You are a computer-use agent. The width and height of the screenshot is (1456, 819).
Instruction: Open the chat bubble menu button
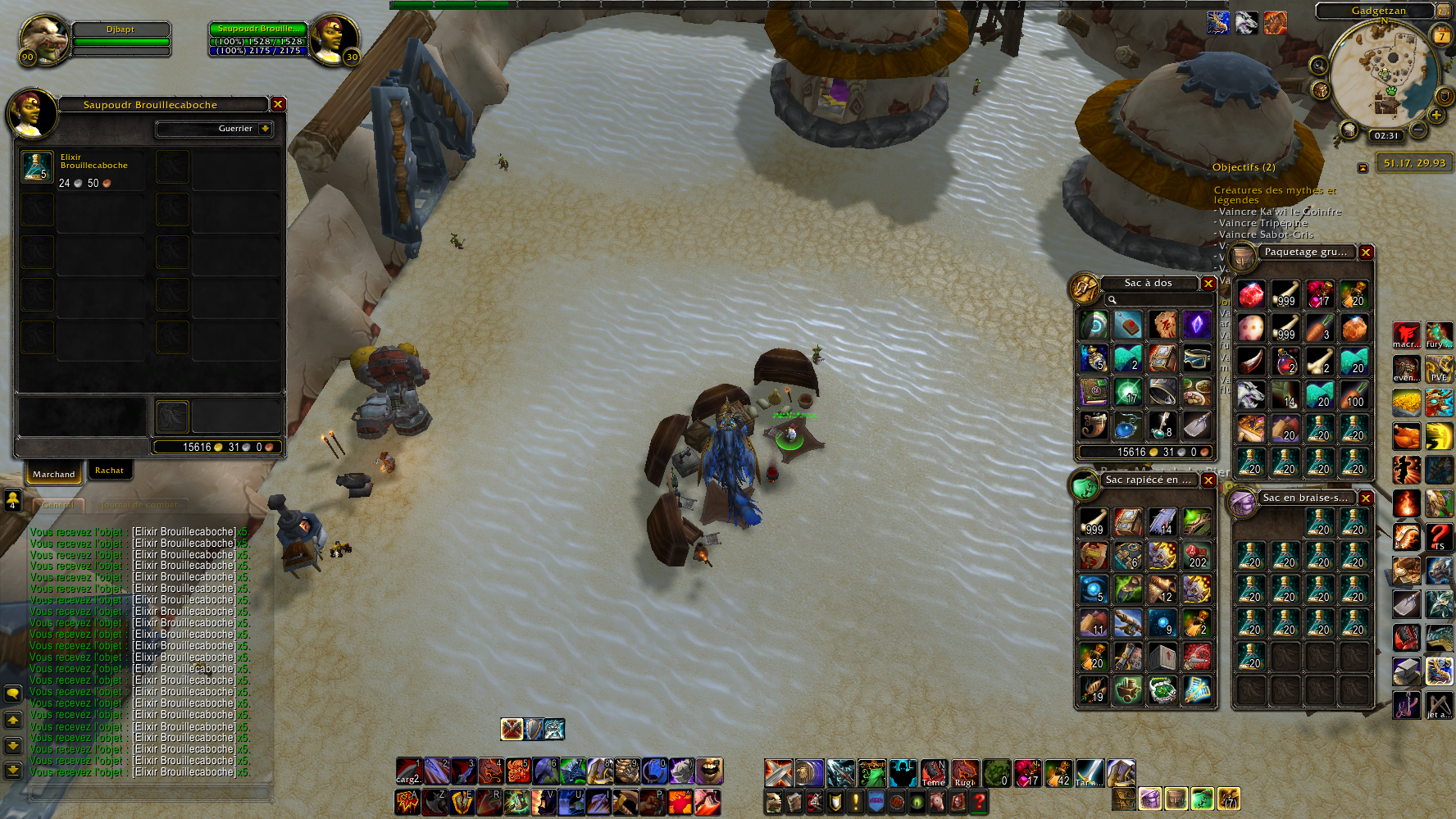13,694
